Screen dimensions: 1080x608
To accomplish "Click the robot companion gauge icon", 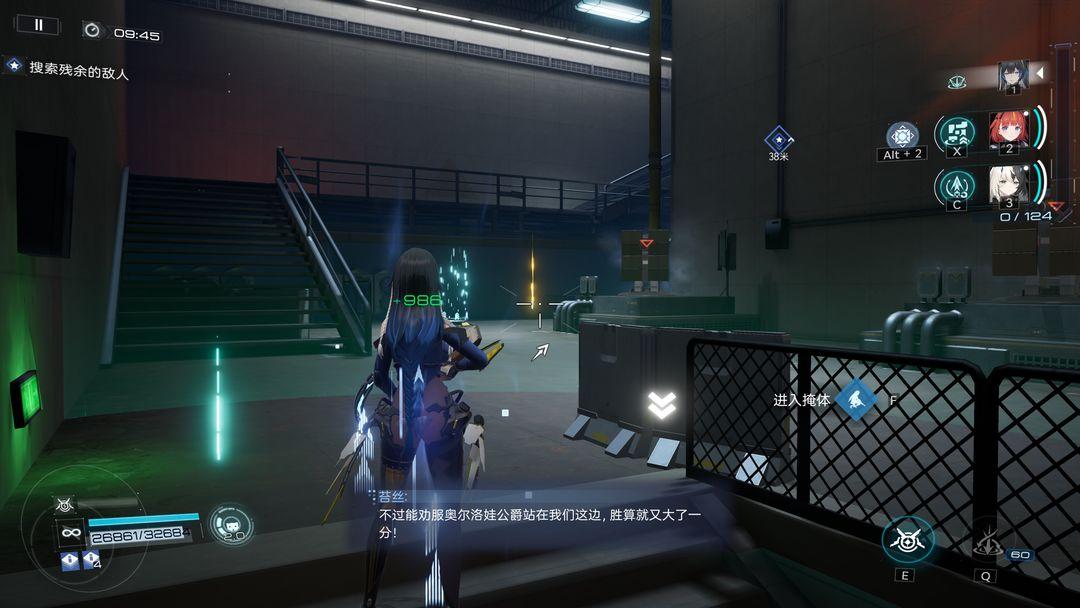I will click(x=230, y=524).
